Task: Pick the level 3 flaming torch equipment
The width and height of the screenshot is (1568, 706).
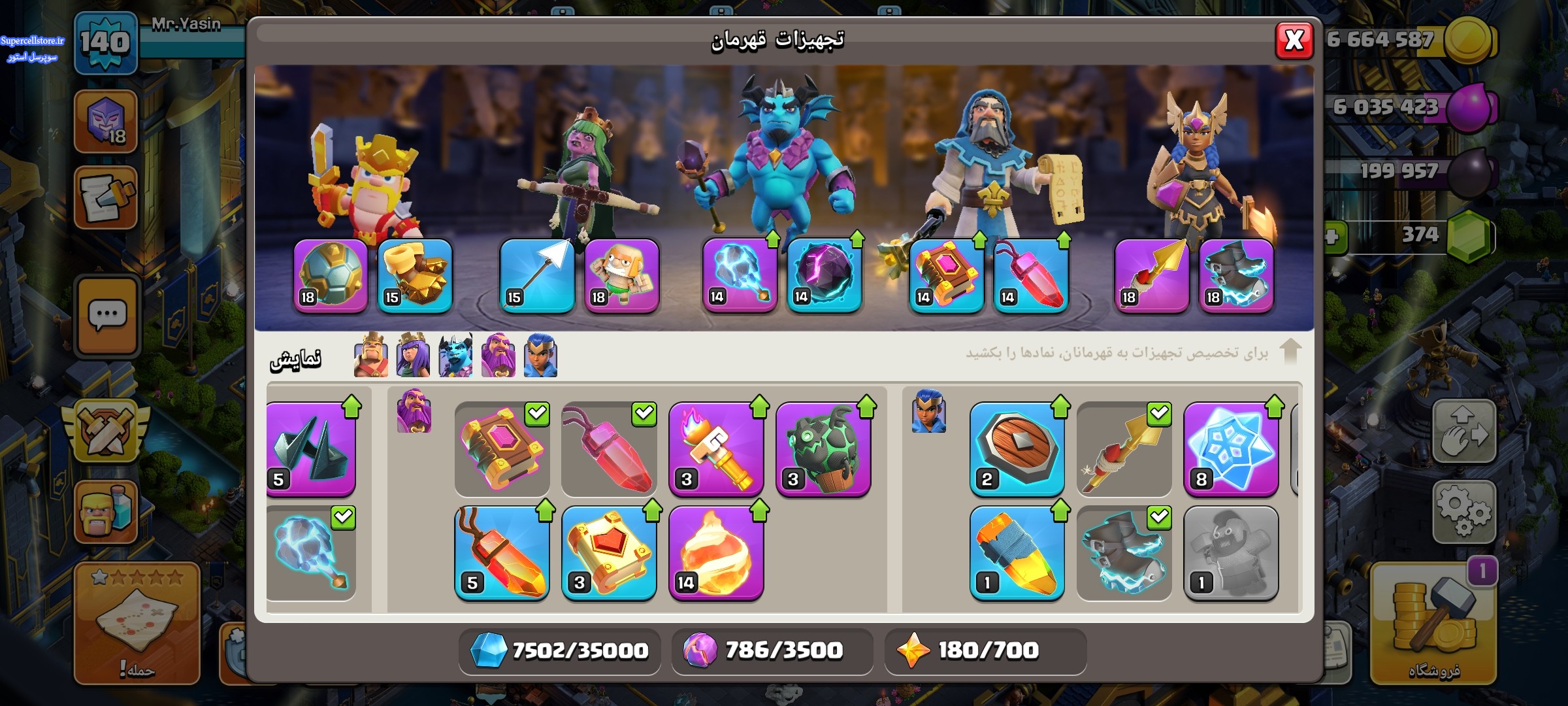Action: tap(717, 449)
